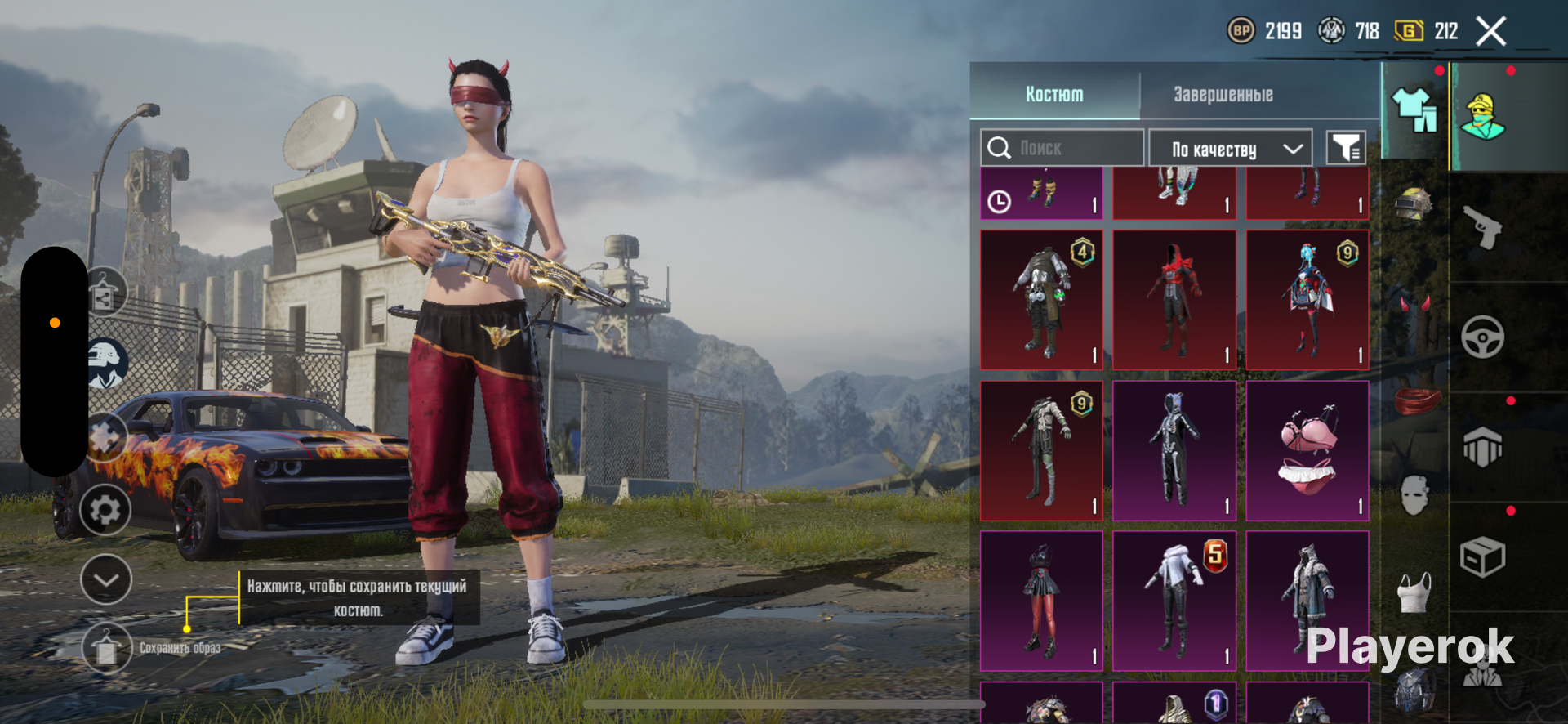Select the skeleton suit outfit
This screenshot has height=724, width=1568.
click(x=1174, y=450)
